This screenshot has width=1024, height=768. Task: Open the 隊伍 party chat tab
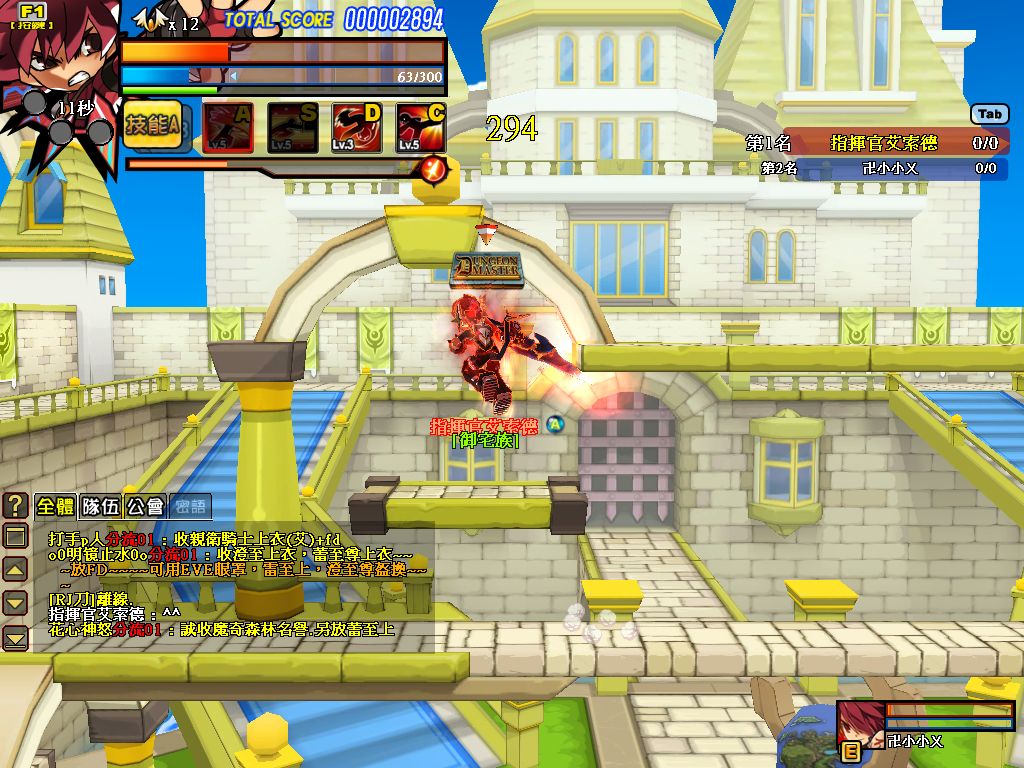100,505
